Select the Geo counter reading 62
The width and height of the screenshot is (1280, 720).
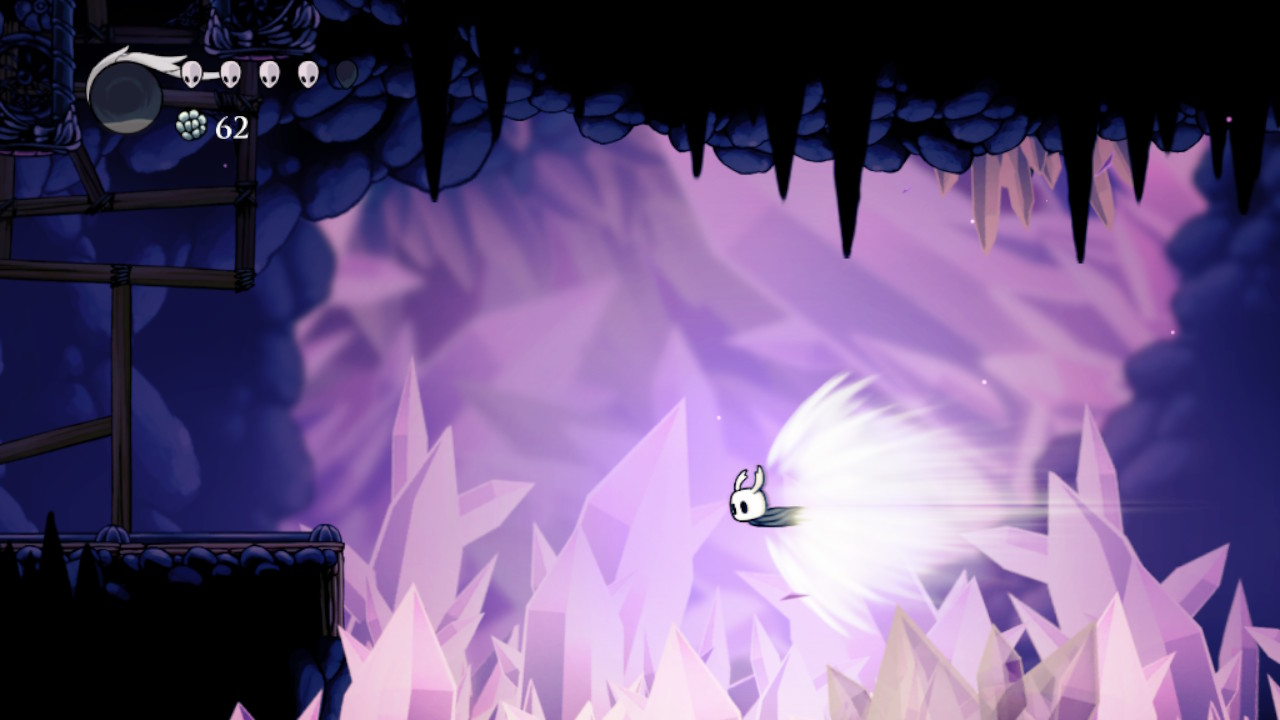(x=231, y=128)
